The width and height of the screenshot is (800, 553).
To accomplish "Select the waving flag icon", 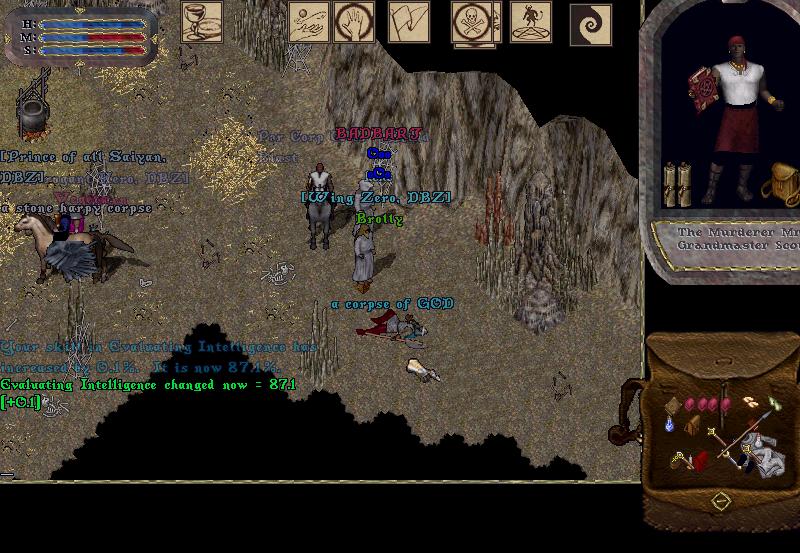I will 408,22.
